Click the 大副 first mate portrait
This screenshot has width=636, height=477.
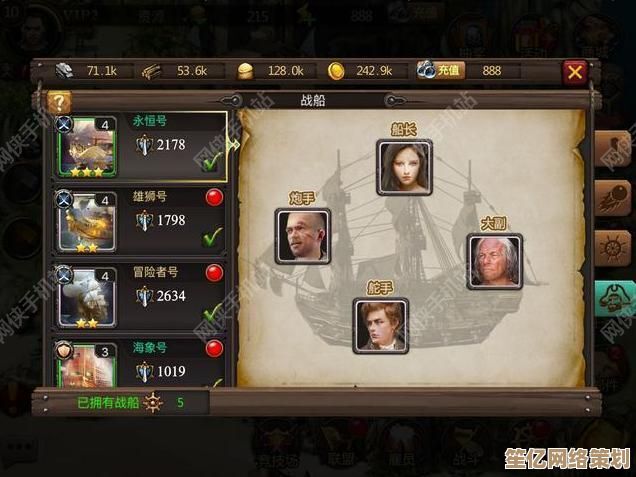click(494, 261)
